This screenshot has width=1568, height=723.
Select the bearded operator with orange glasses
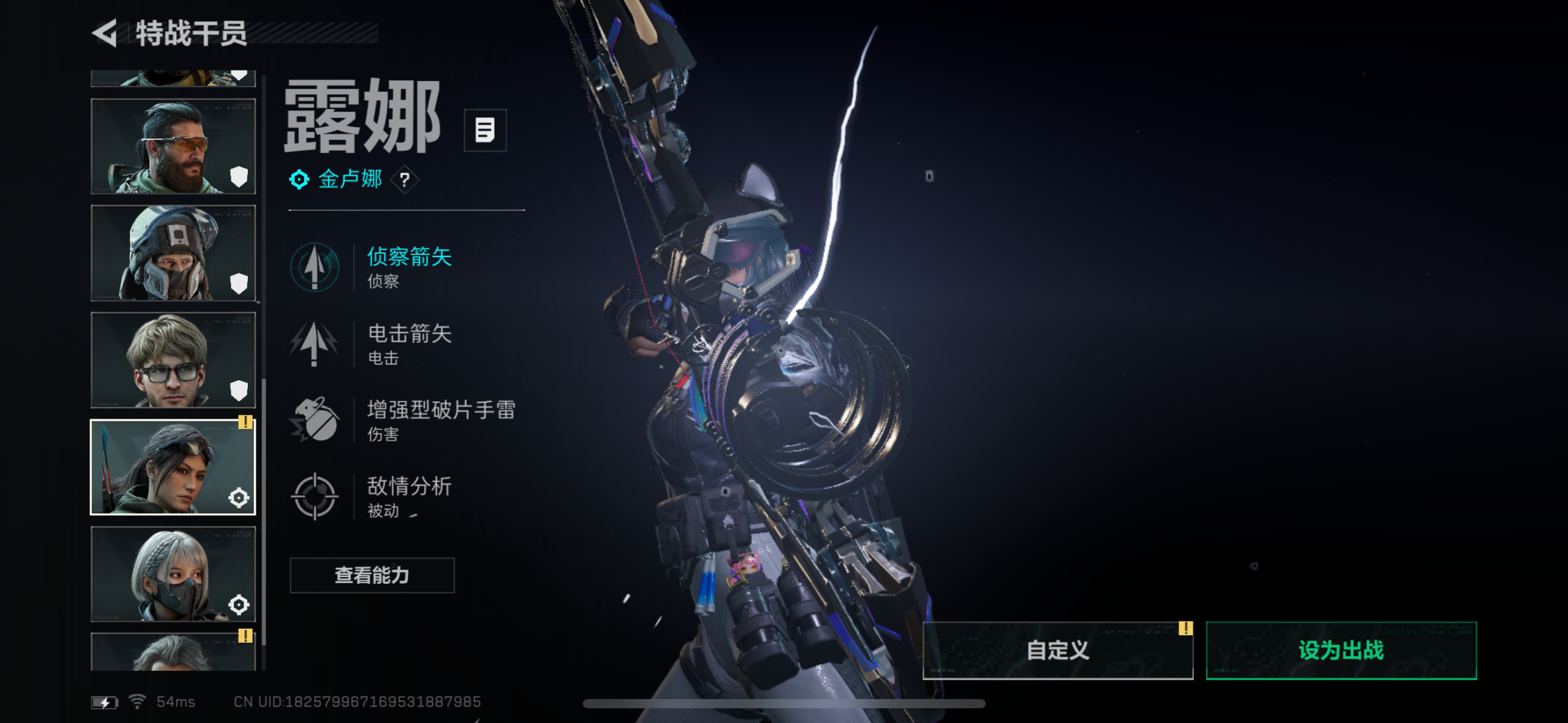point(173,147)
